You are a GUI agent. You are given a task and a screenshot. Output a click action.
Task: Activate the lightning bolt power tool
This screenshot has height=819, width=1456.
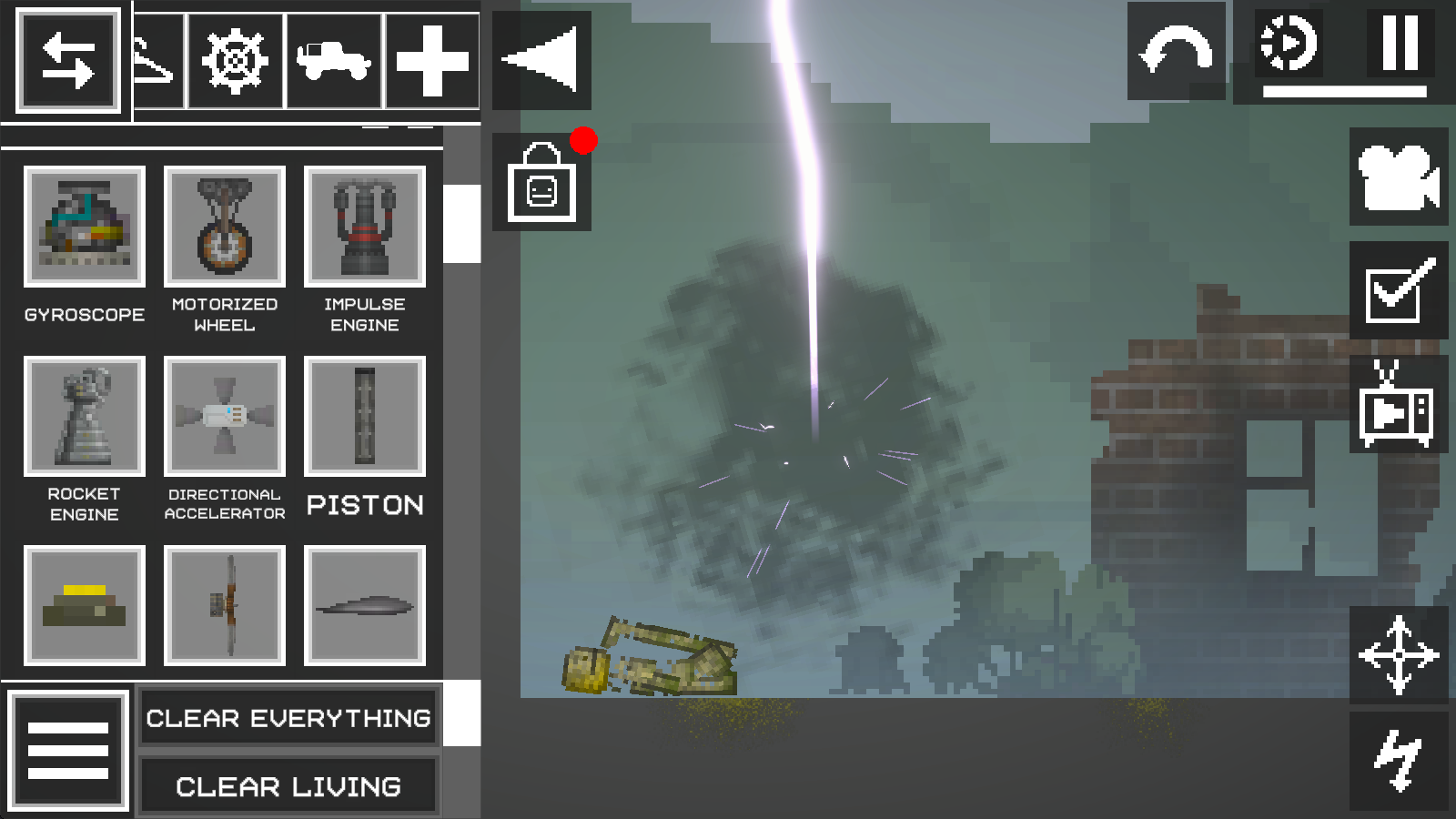[x=1398, y=761]
